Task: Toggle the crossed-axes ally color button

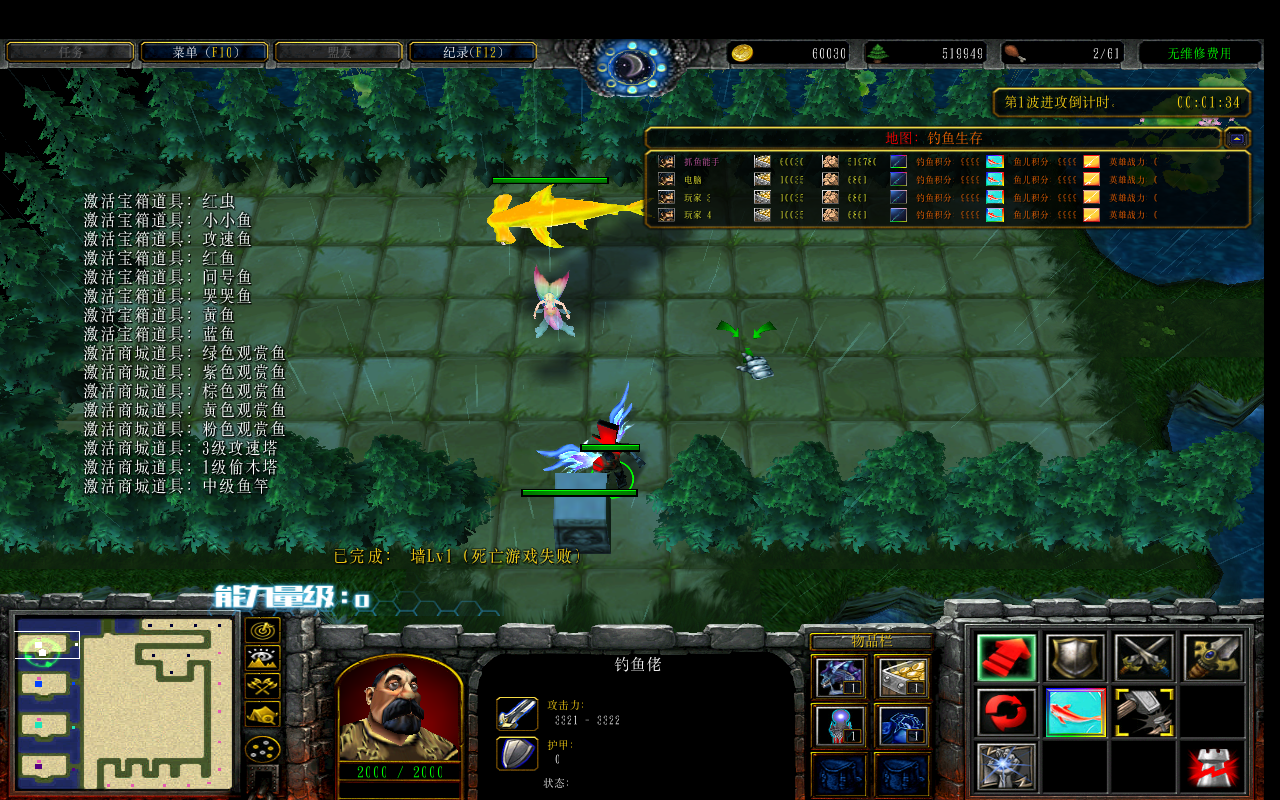Action: pyautogui.click(x=263, y=686)
